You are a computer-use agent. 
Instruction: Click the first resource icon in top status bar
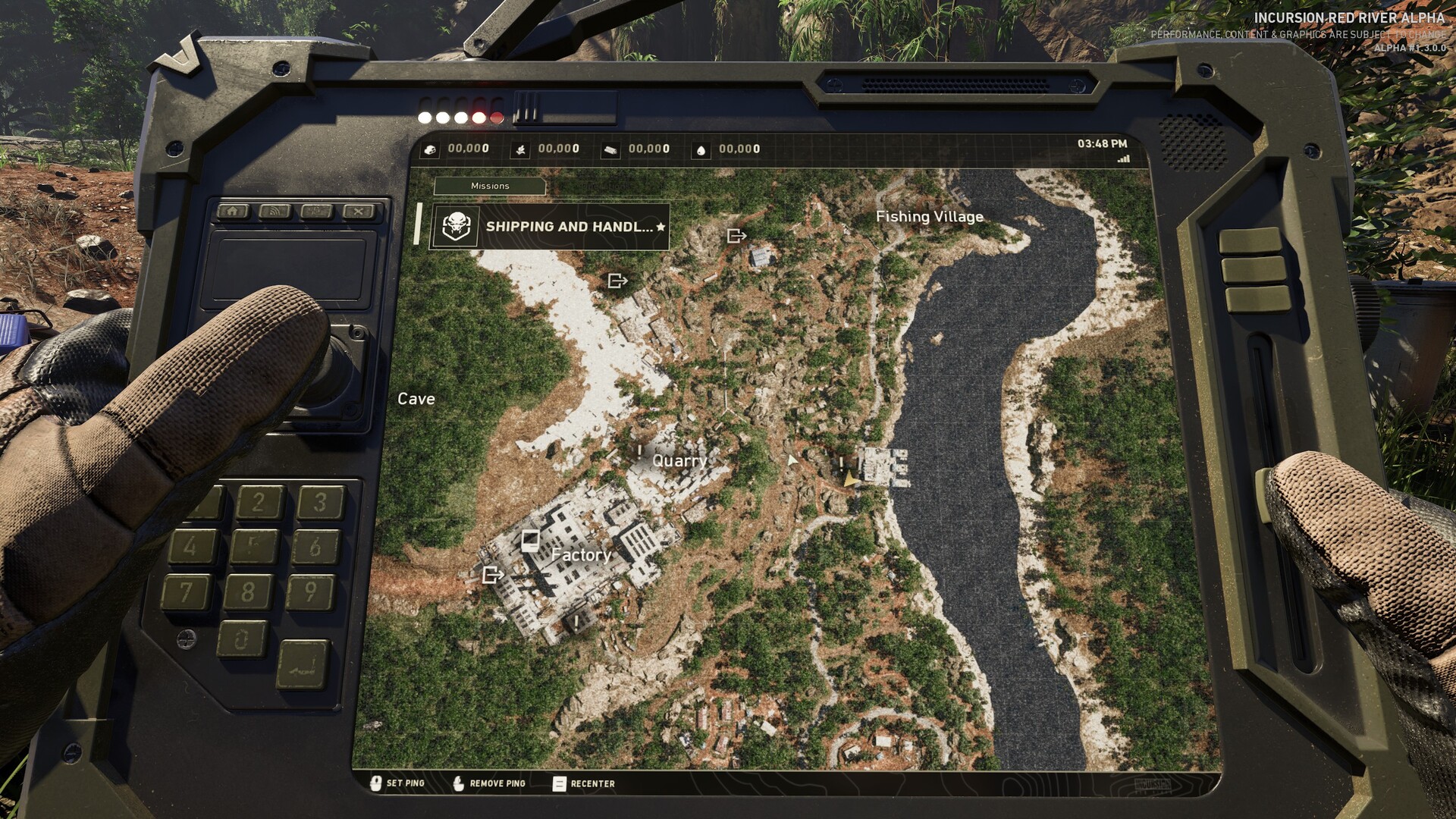[431, 149]
